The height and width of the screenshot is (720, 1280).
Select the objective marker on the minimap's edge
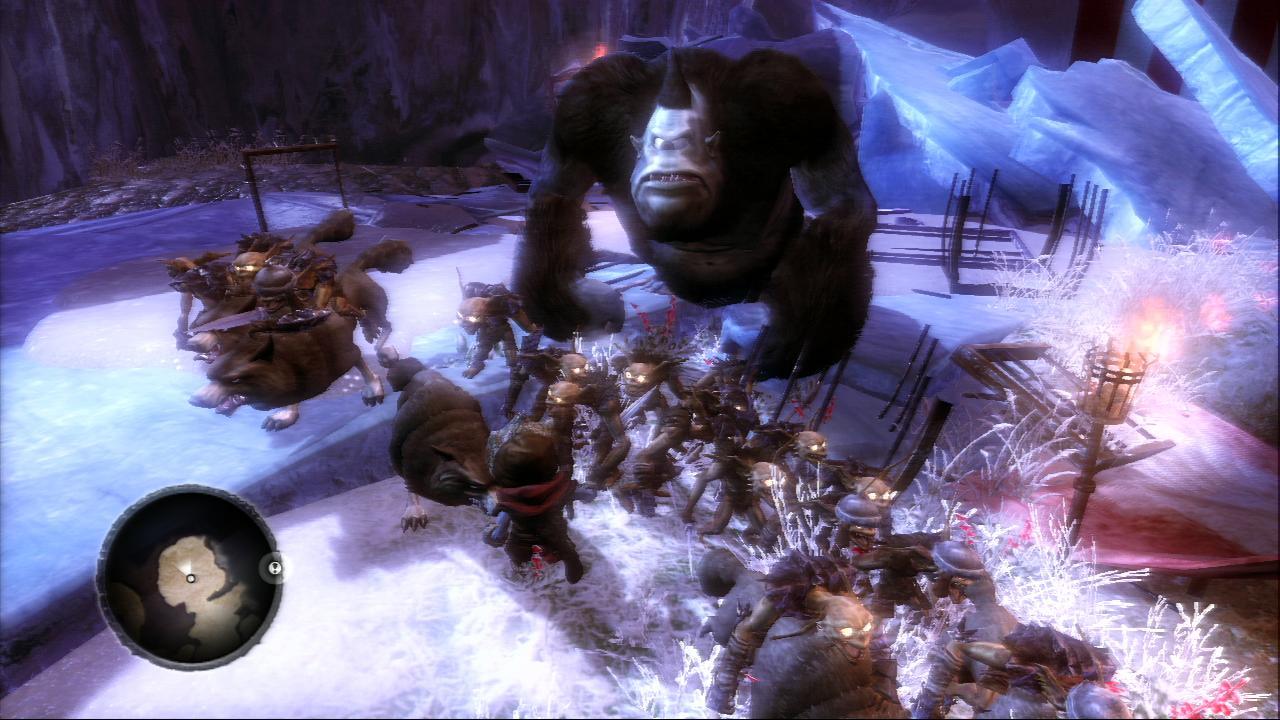273,568
